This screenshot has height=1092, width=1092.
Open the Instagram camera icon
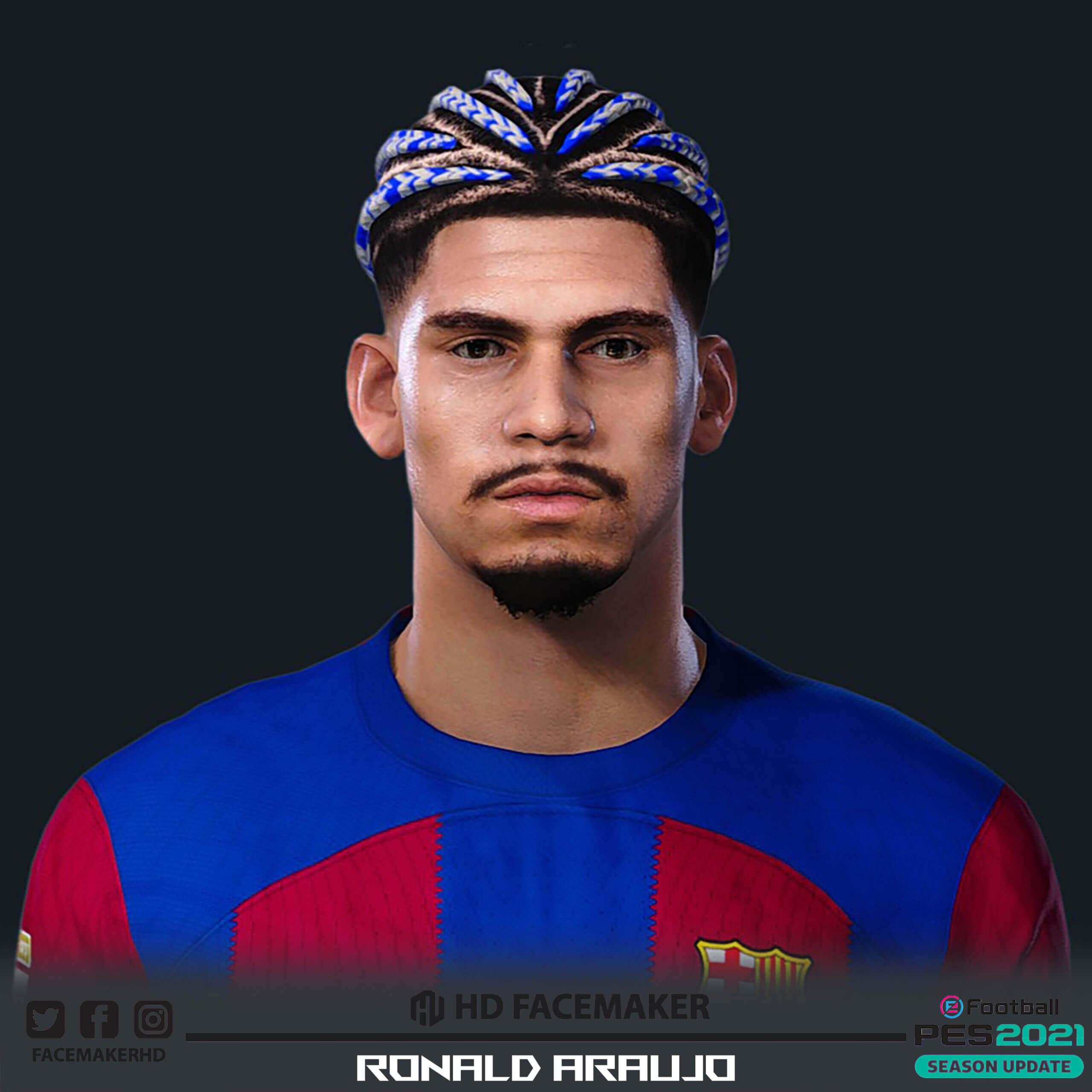coord(153,1019)
